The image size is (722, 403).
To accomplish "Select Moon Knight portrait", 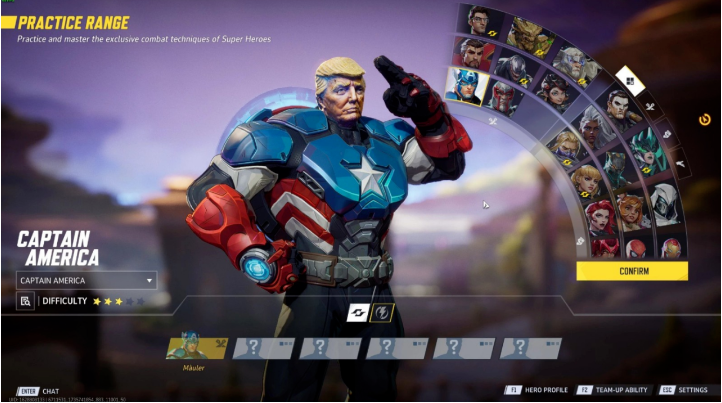I will (664, 206).
